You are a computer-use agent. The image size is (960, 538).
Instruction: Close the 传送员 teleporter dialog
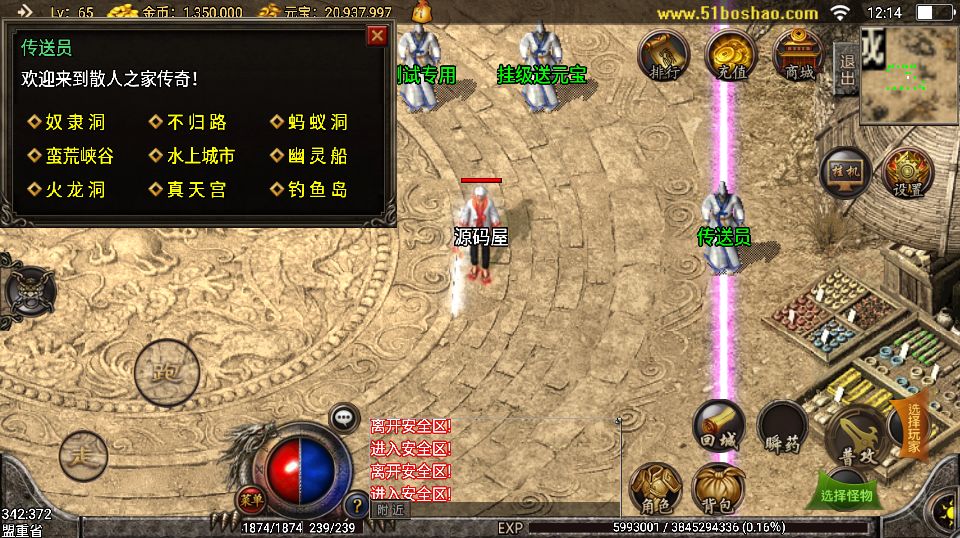377,37
